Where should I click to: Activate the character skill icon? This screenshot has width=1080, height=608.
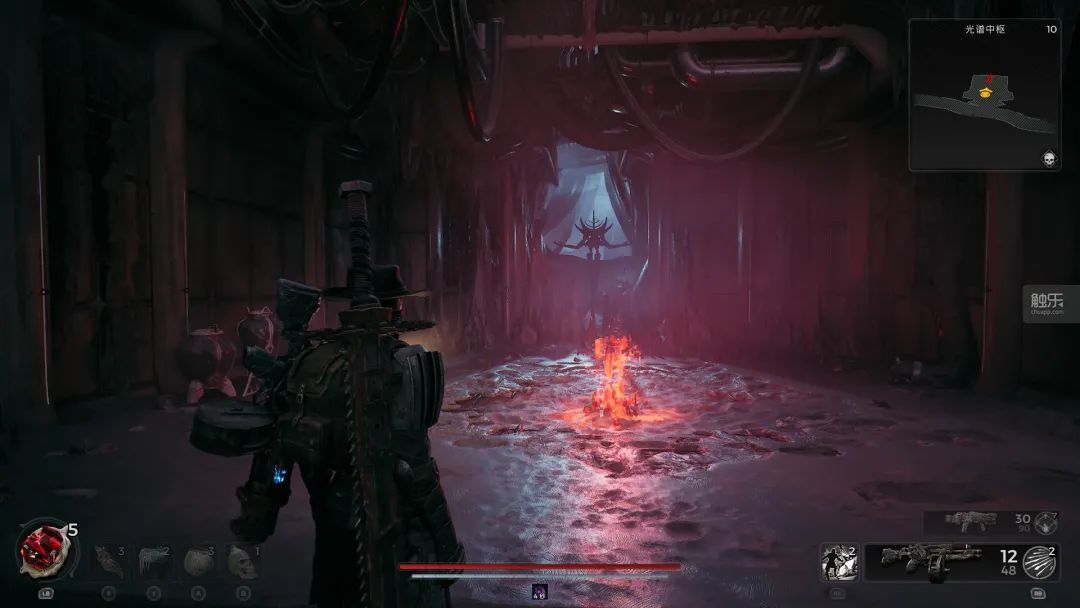pyautogui.click(x=839, y=562)
